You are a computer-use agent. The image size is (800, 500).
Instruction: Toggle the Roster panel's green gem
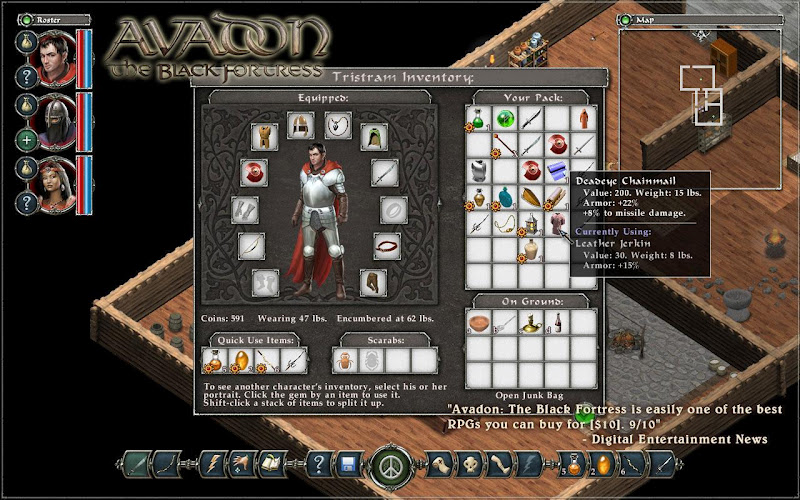coord(28,19)
